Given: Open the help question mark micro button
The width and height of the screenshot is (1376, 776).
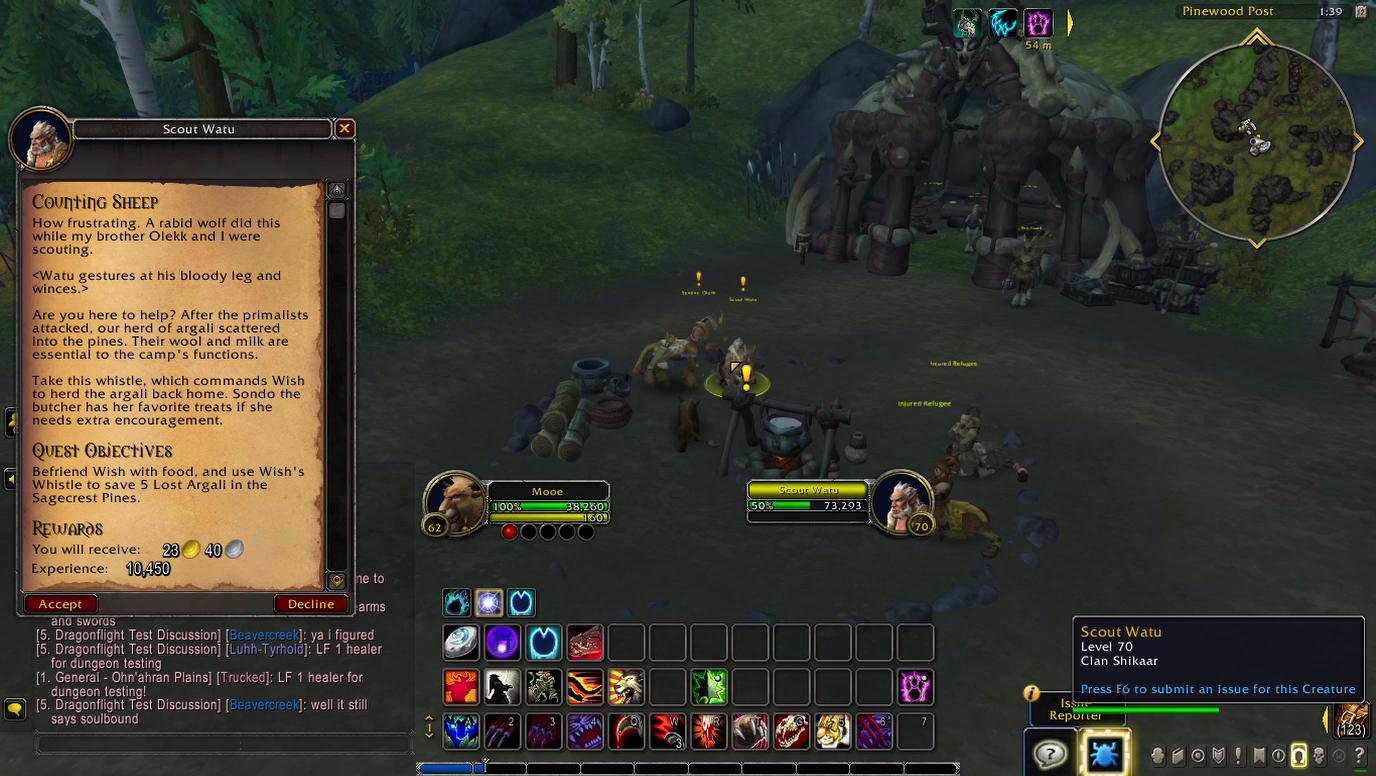Looking at the screenshot, I should (1050, 753).
